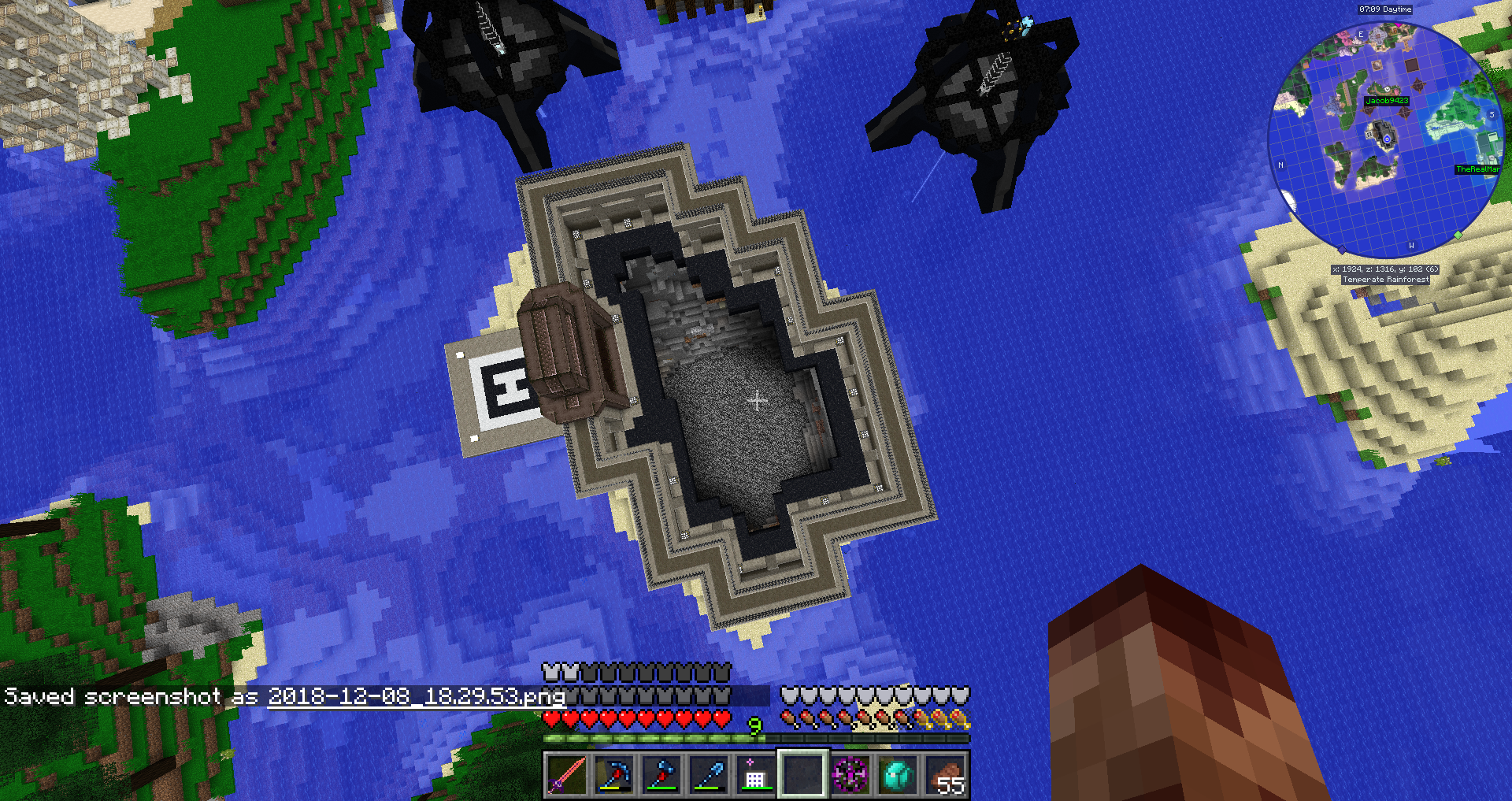
Task: Select the white building gadget hotbar slot
Action: (754, 775)
